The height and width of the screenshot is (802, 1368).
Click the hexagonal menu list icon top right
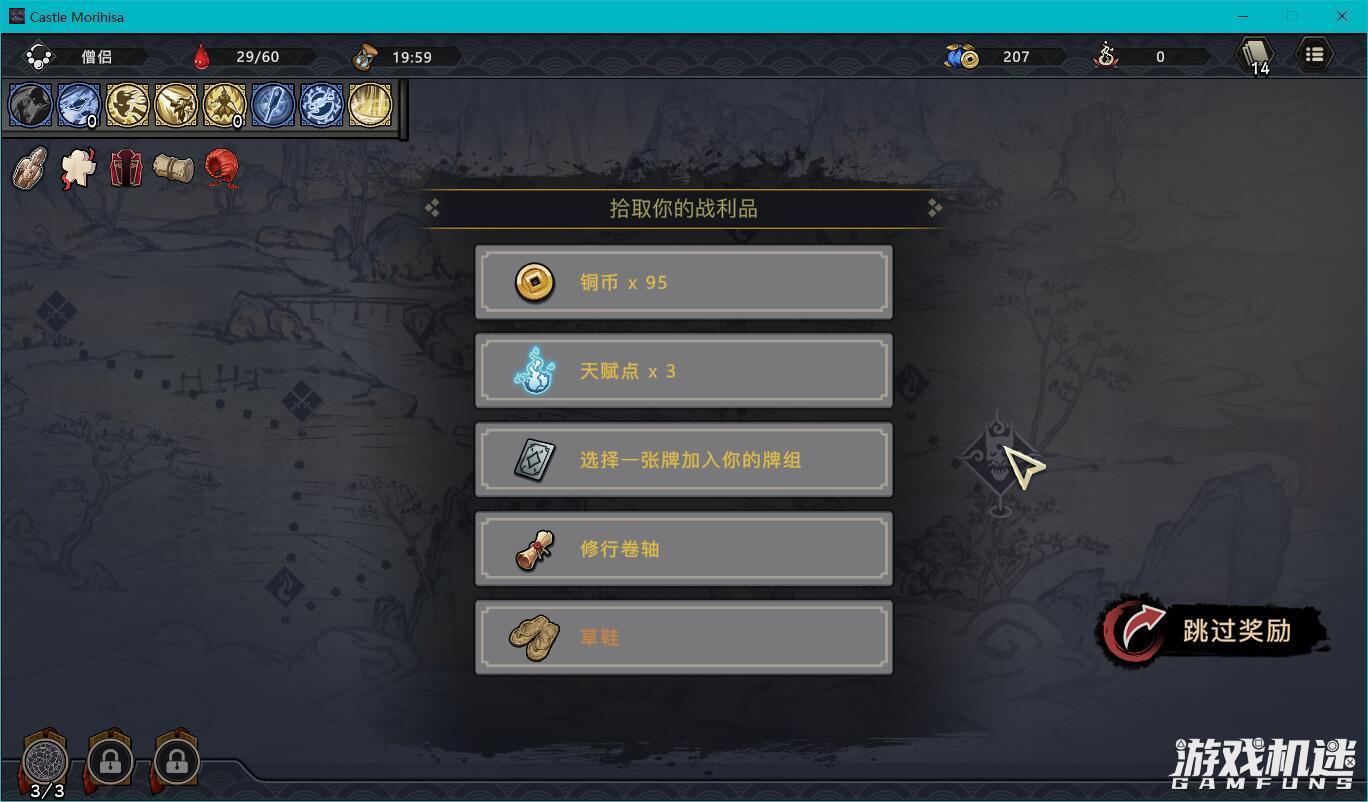click(x=1315, y=55)
